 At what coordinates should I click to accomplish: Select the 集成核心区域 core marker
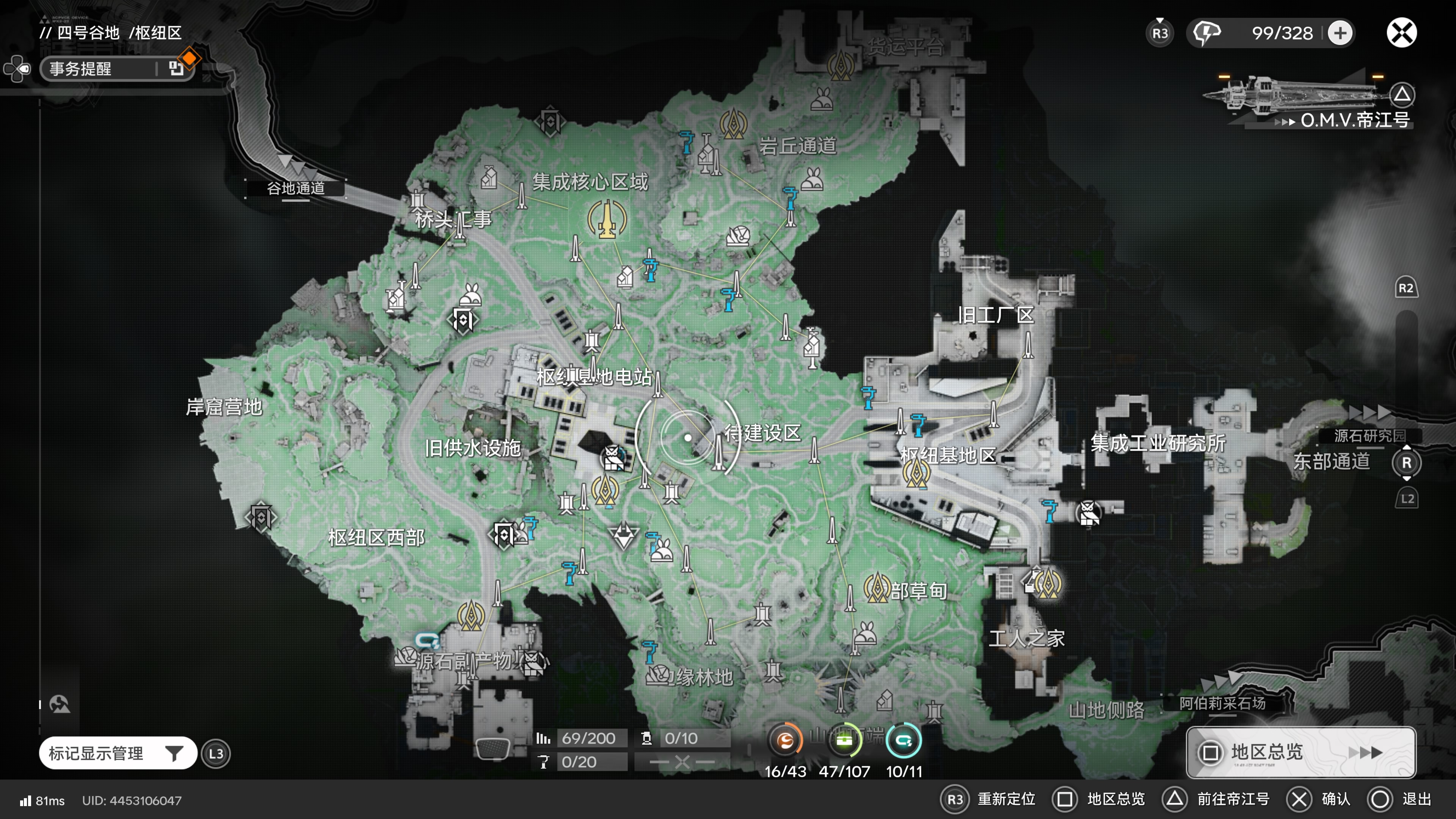(x=607, y=219)
